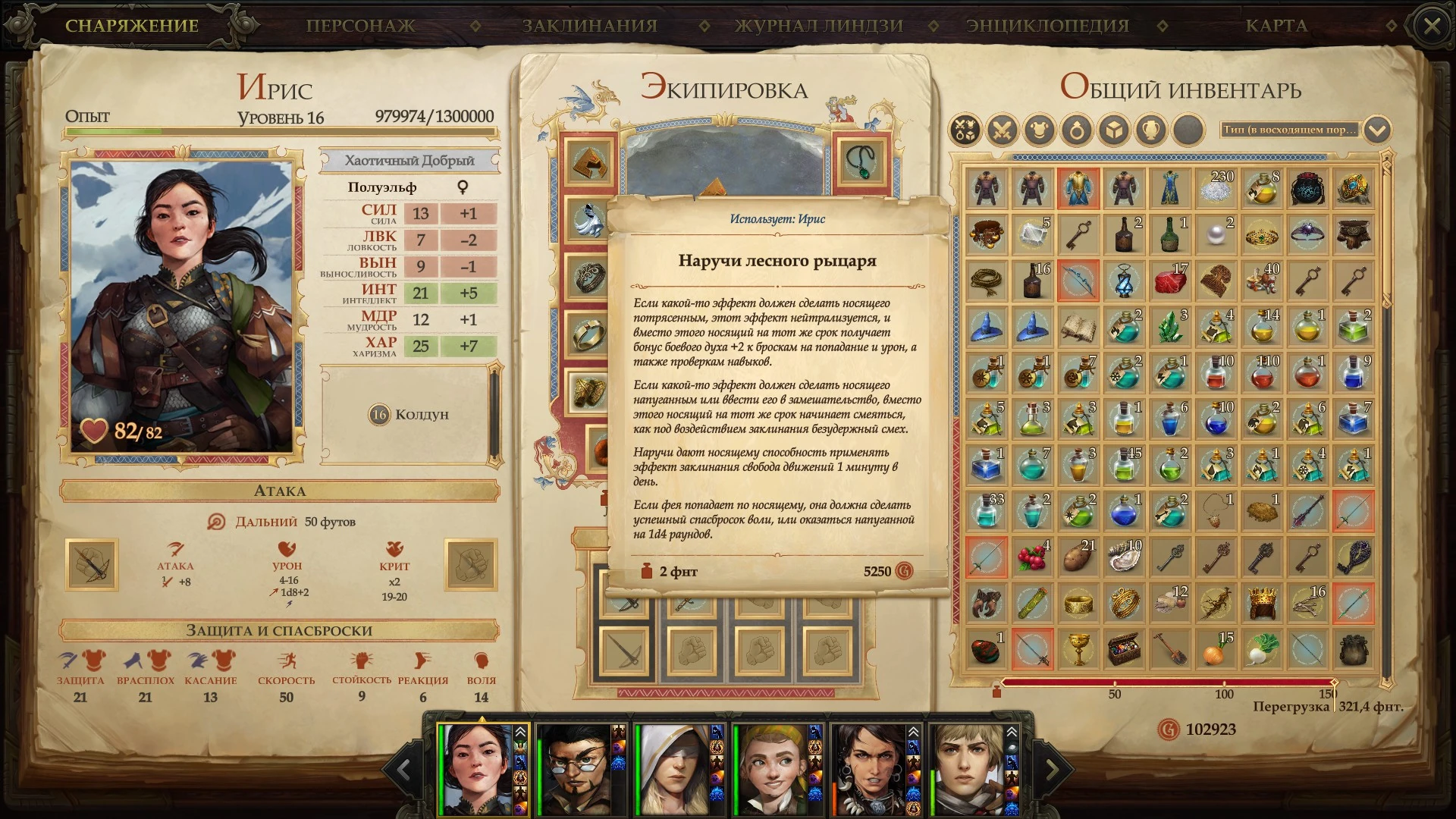Open the Заклинания tab

pyautogui.click(x=589, y=26)
